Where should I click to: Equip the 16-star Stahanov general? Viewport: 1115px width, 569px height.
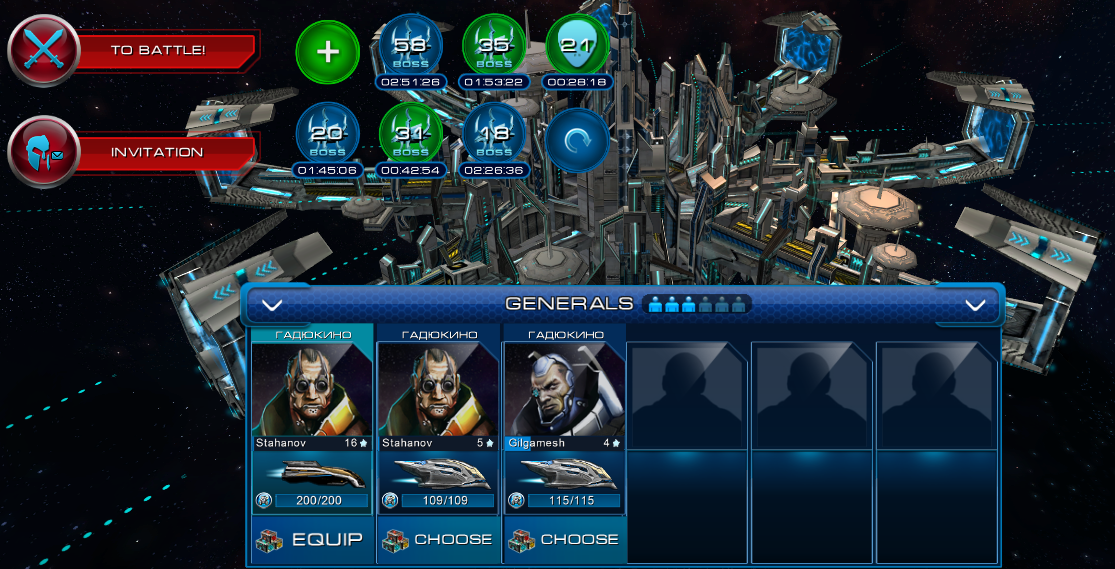coord(310,540)
